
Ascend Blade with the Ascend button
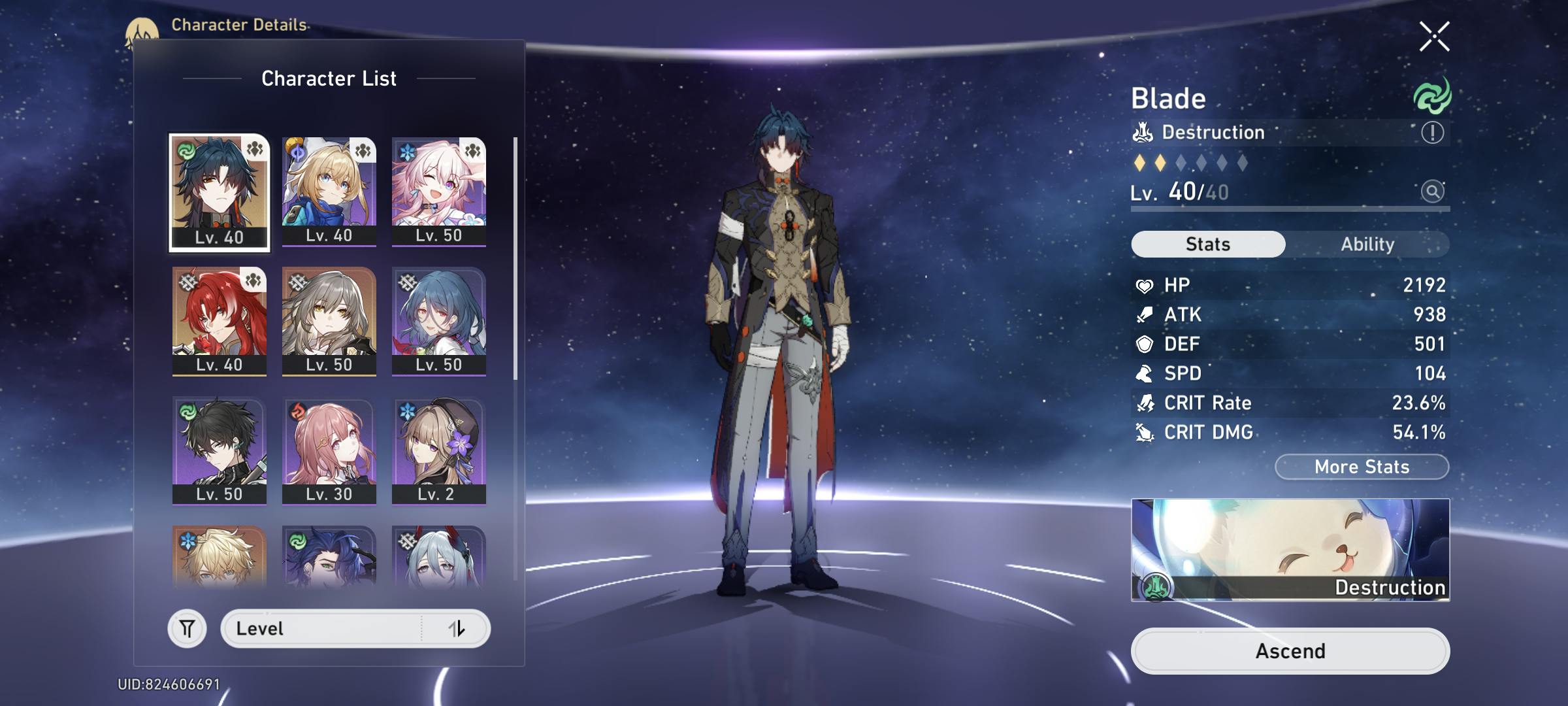pyautogui.click(x=1290, y=651)
